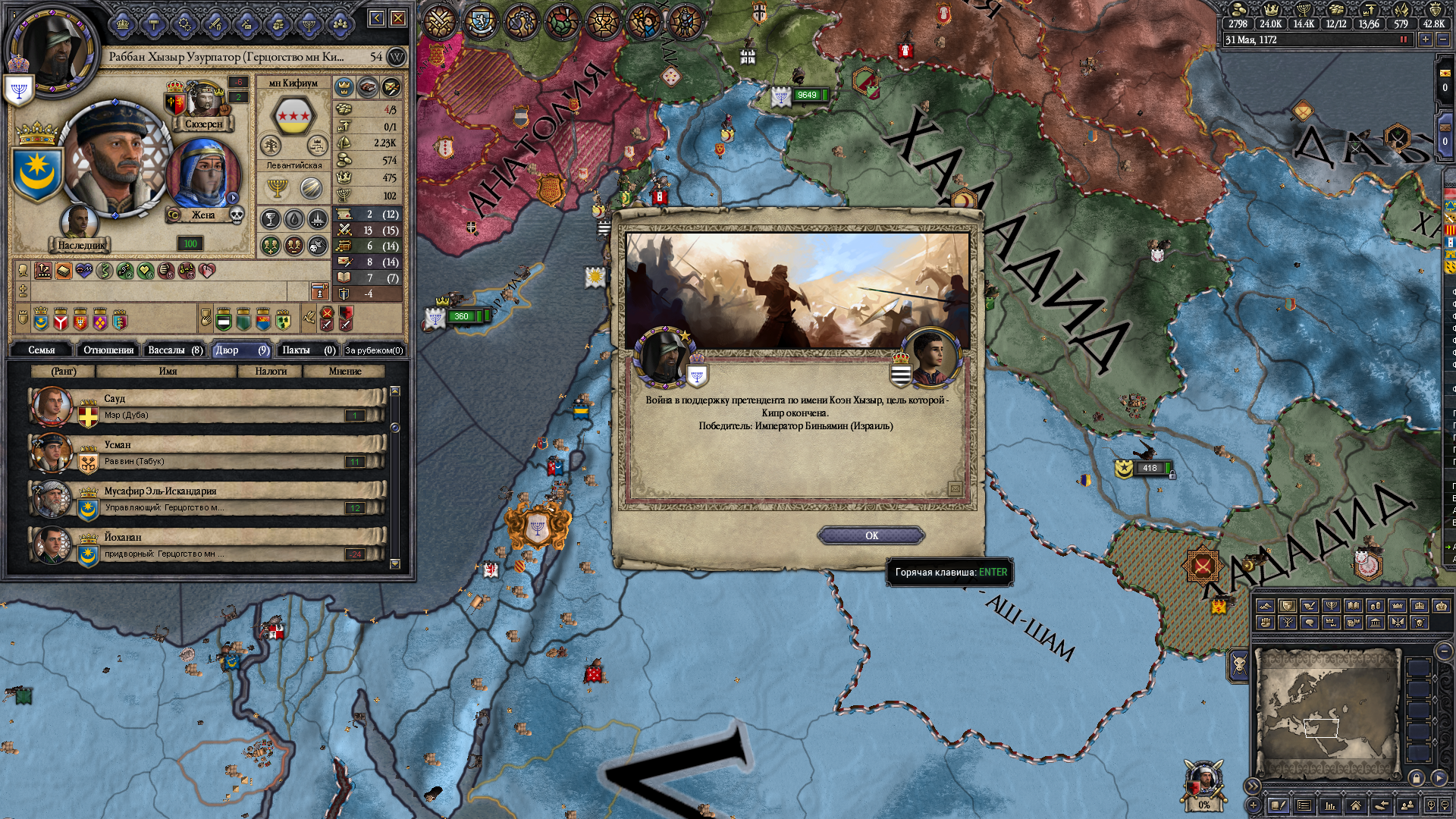
Task: Switch to the Пакты tab
Action: (x=308, y=350)
